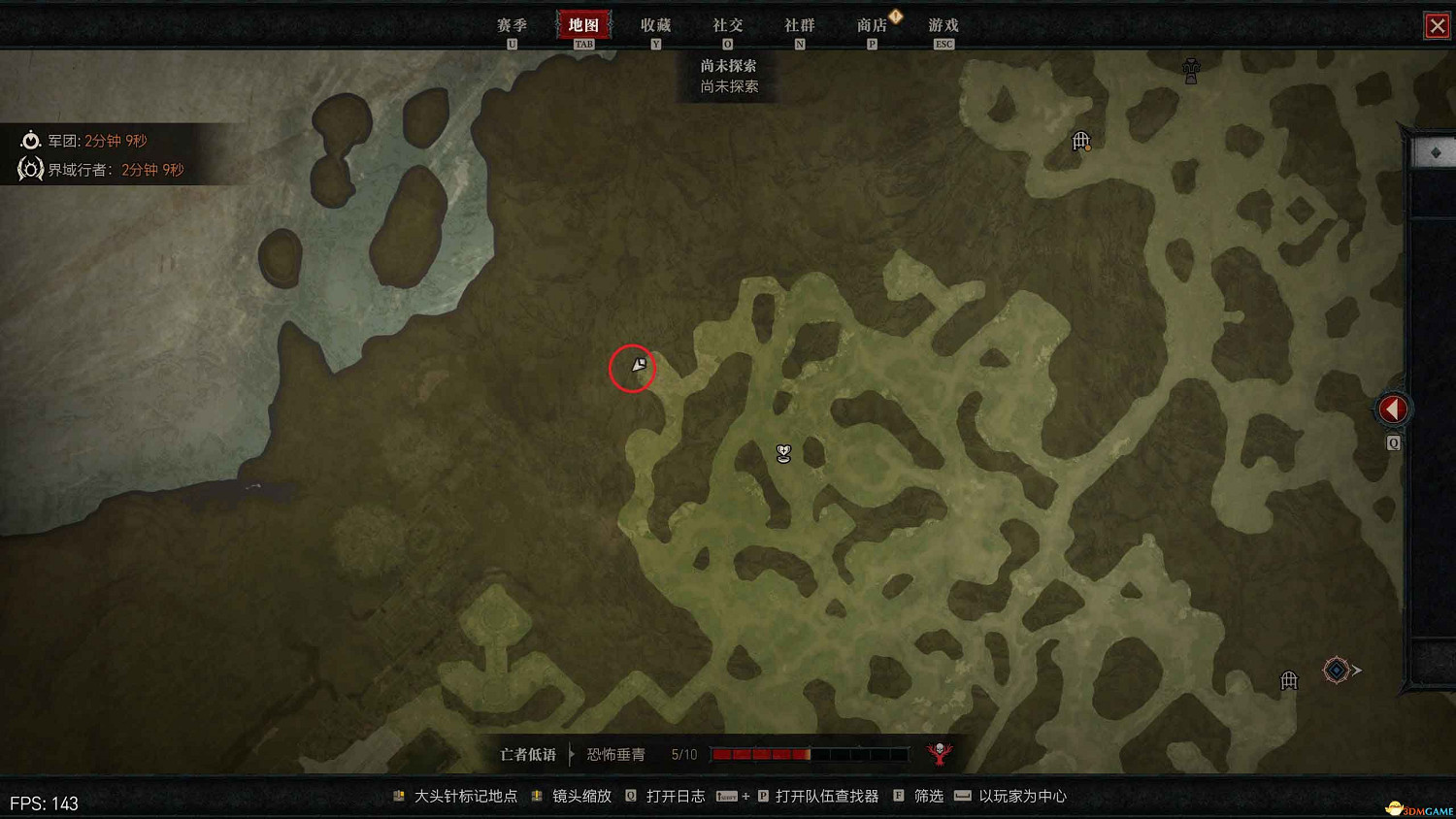Open the dungeon gate icon at bottom right
The height and width of the screenshot is (819, 1456).
click(1288, 681)
